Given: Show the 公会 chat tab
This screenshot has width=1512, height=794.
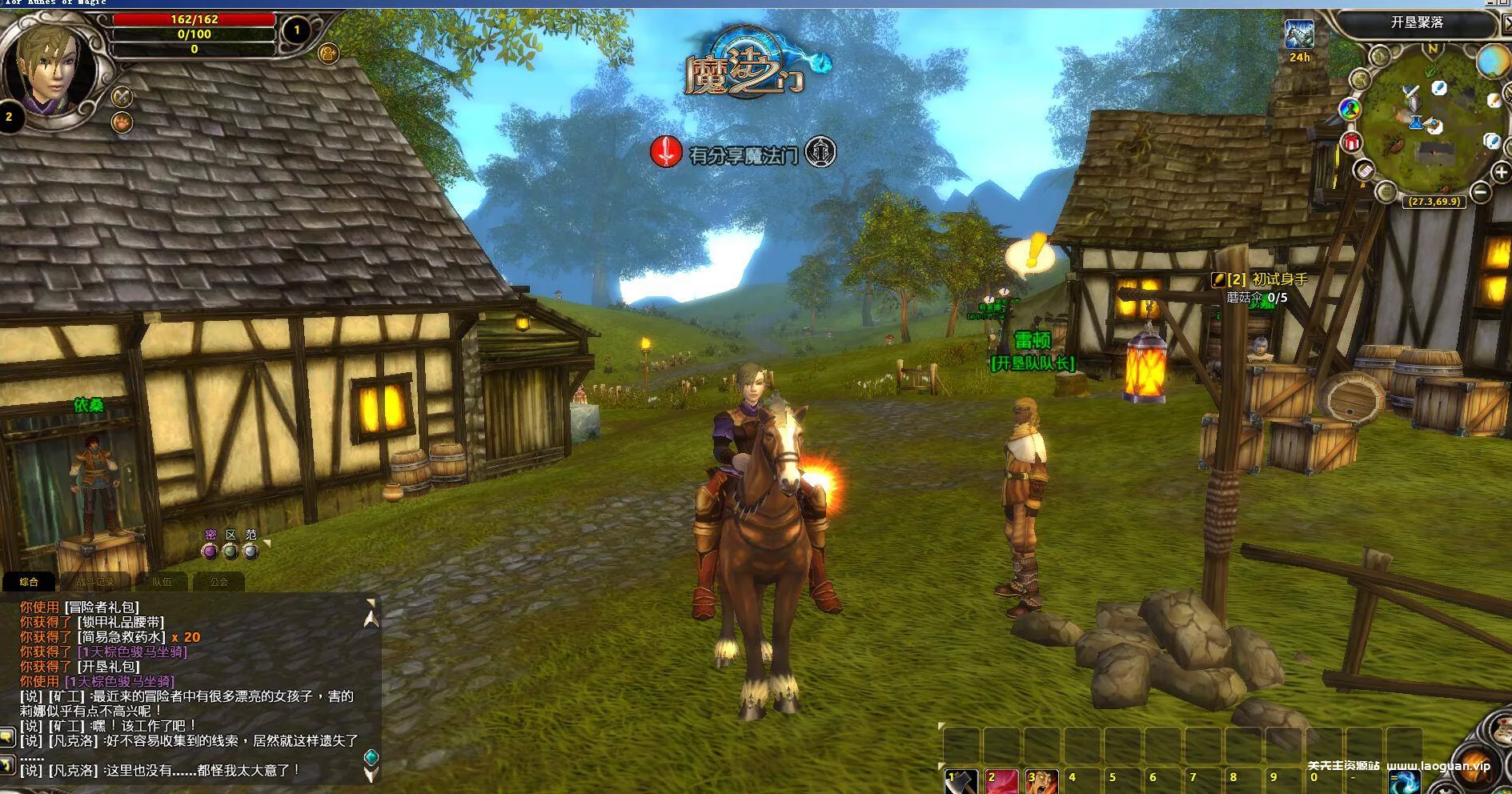Looking at the screenshot, I should (219, 582).
